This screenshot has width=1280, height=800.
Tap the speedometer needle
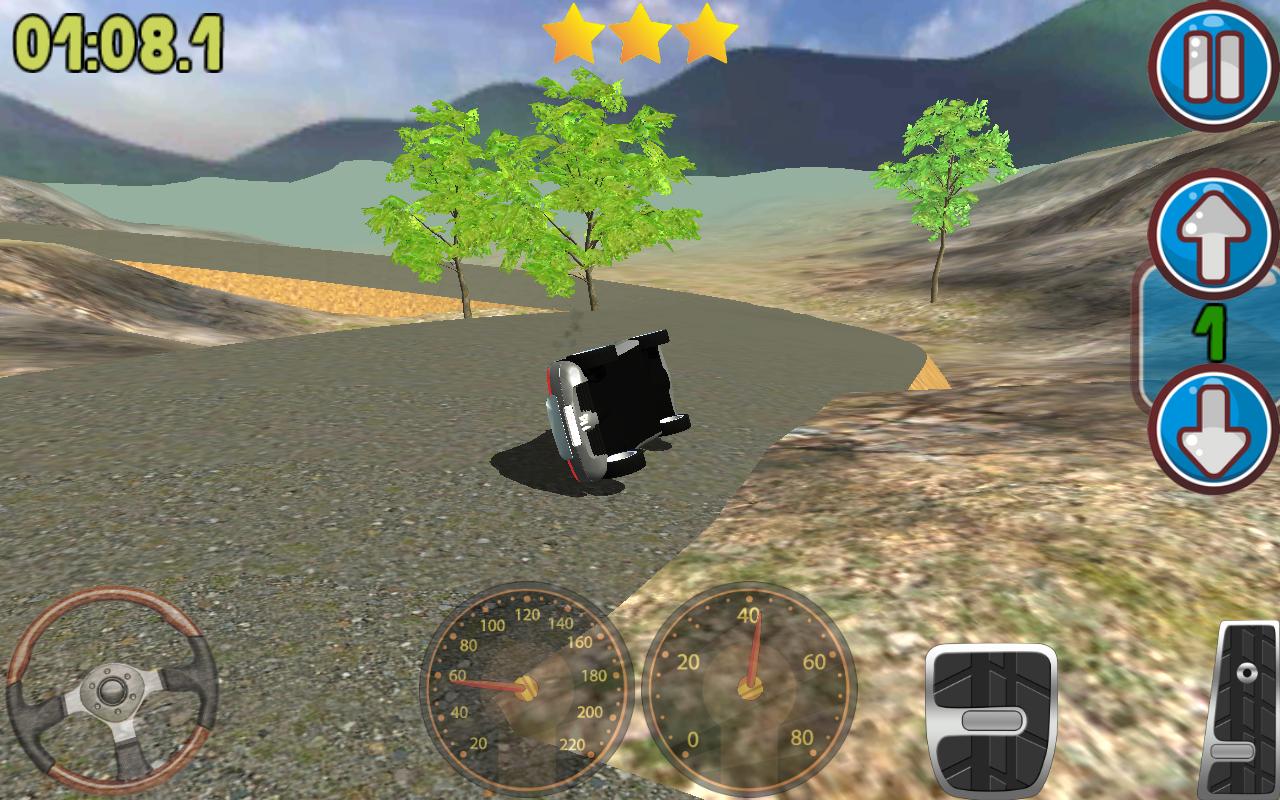pyautogui.click(x=490, y=687)
